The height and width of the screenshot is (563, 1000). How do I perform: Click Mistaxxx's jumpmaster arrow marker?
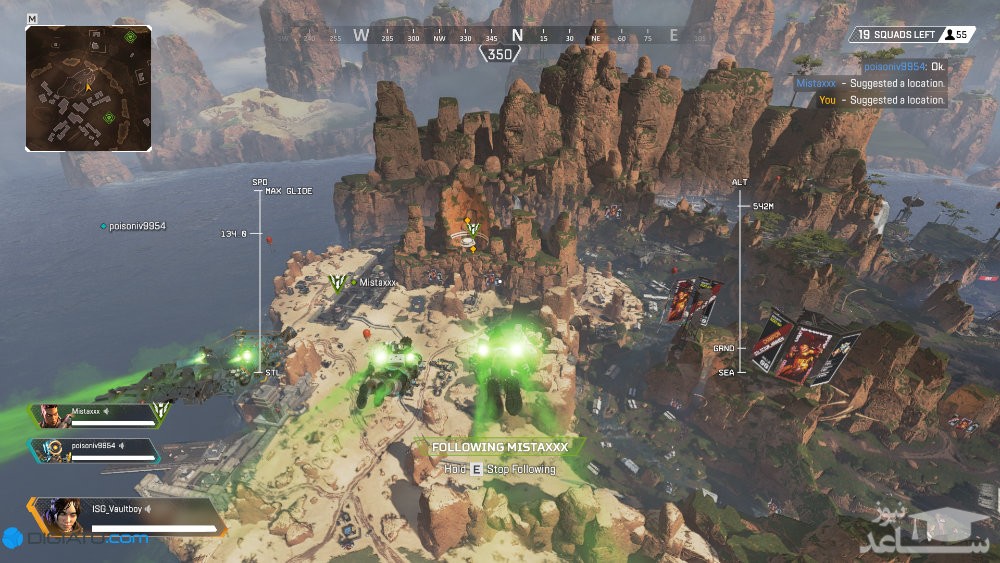[x=339, y=284]
